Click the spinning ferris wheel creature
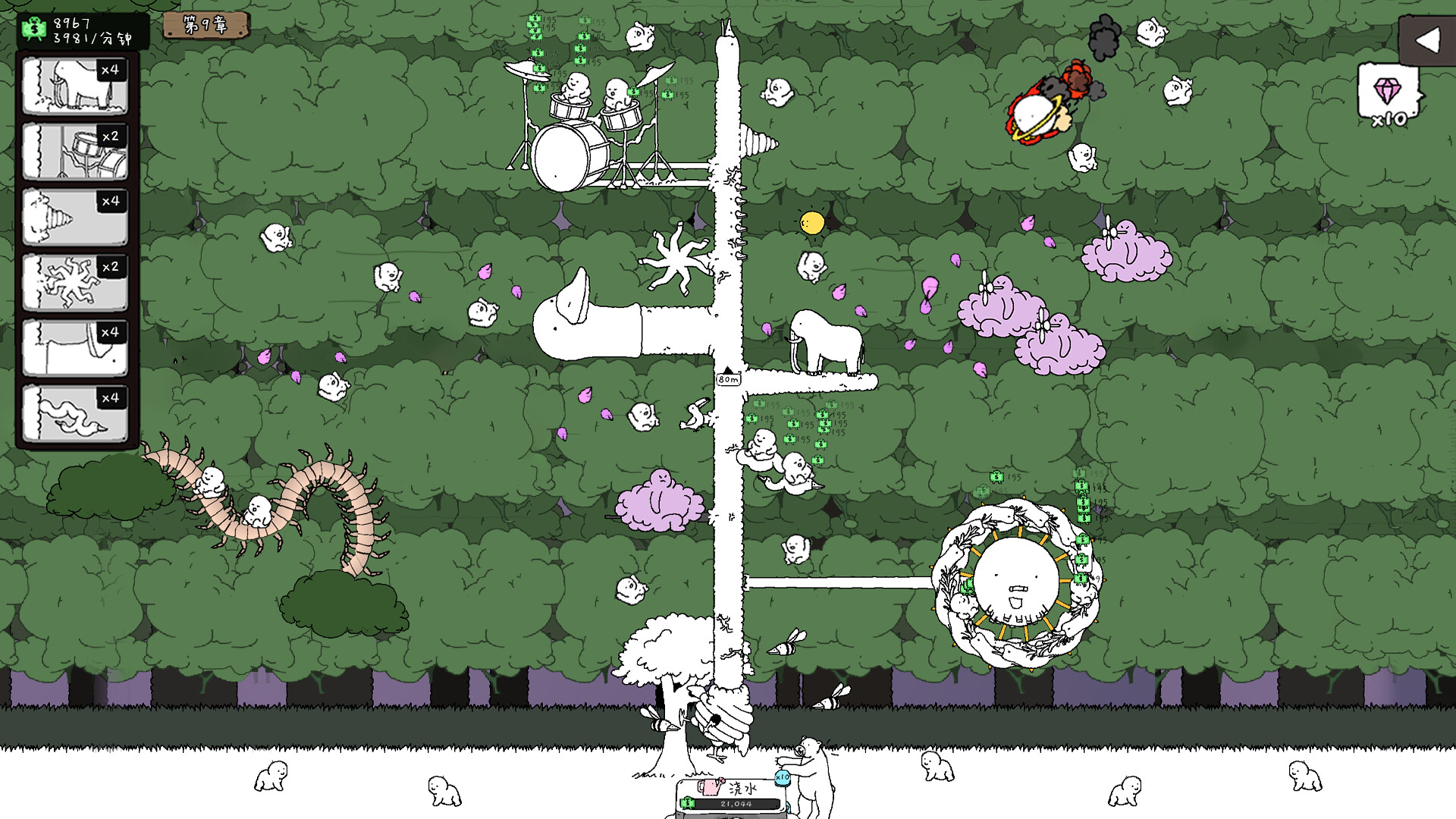This screenshot has width=1456, height=819. (1018, 580)
